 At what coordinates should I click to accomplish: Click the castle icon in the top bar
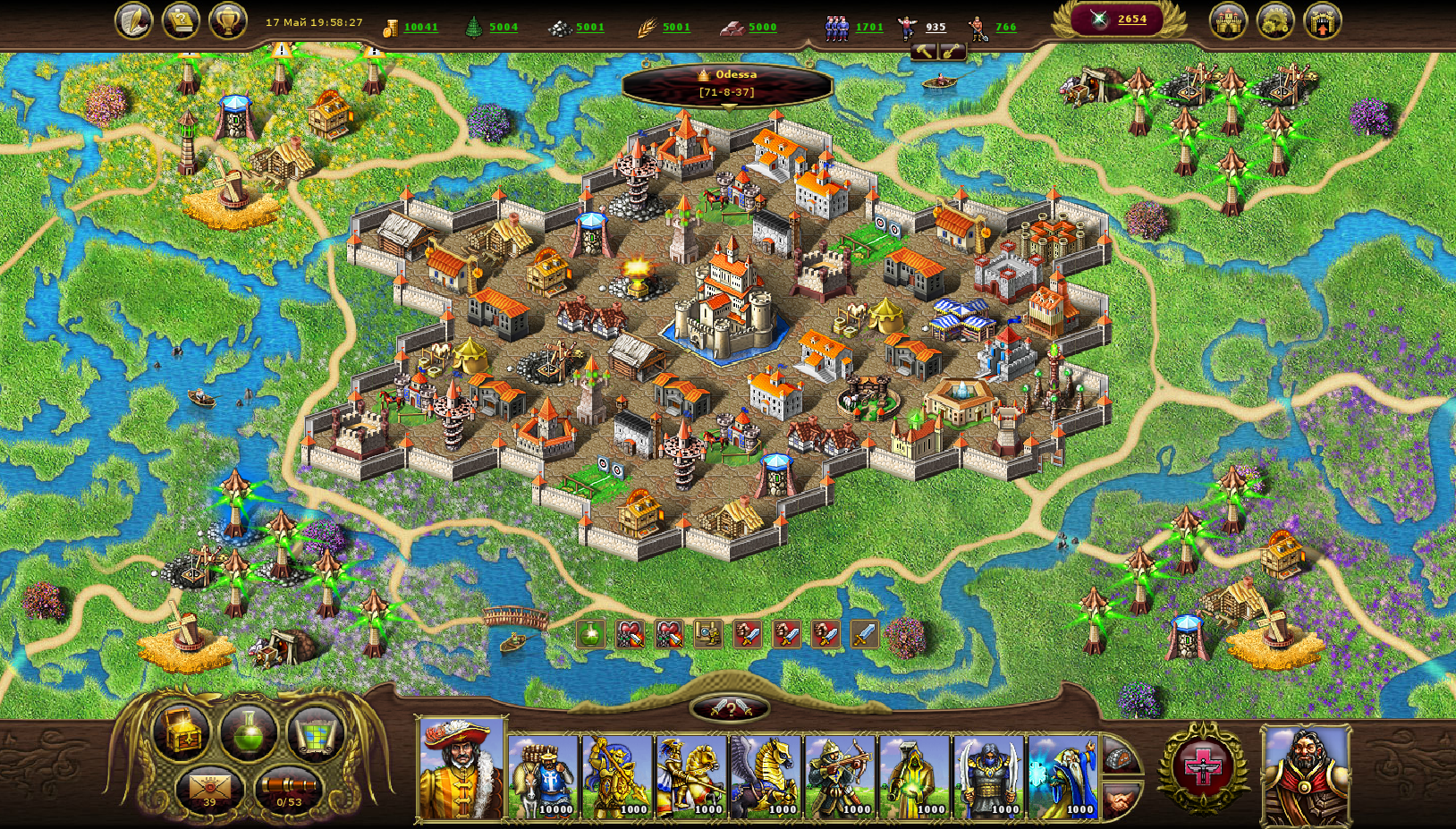pyautogui.click(x=1229, y=21)
